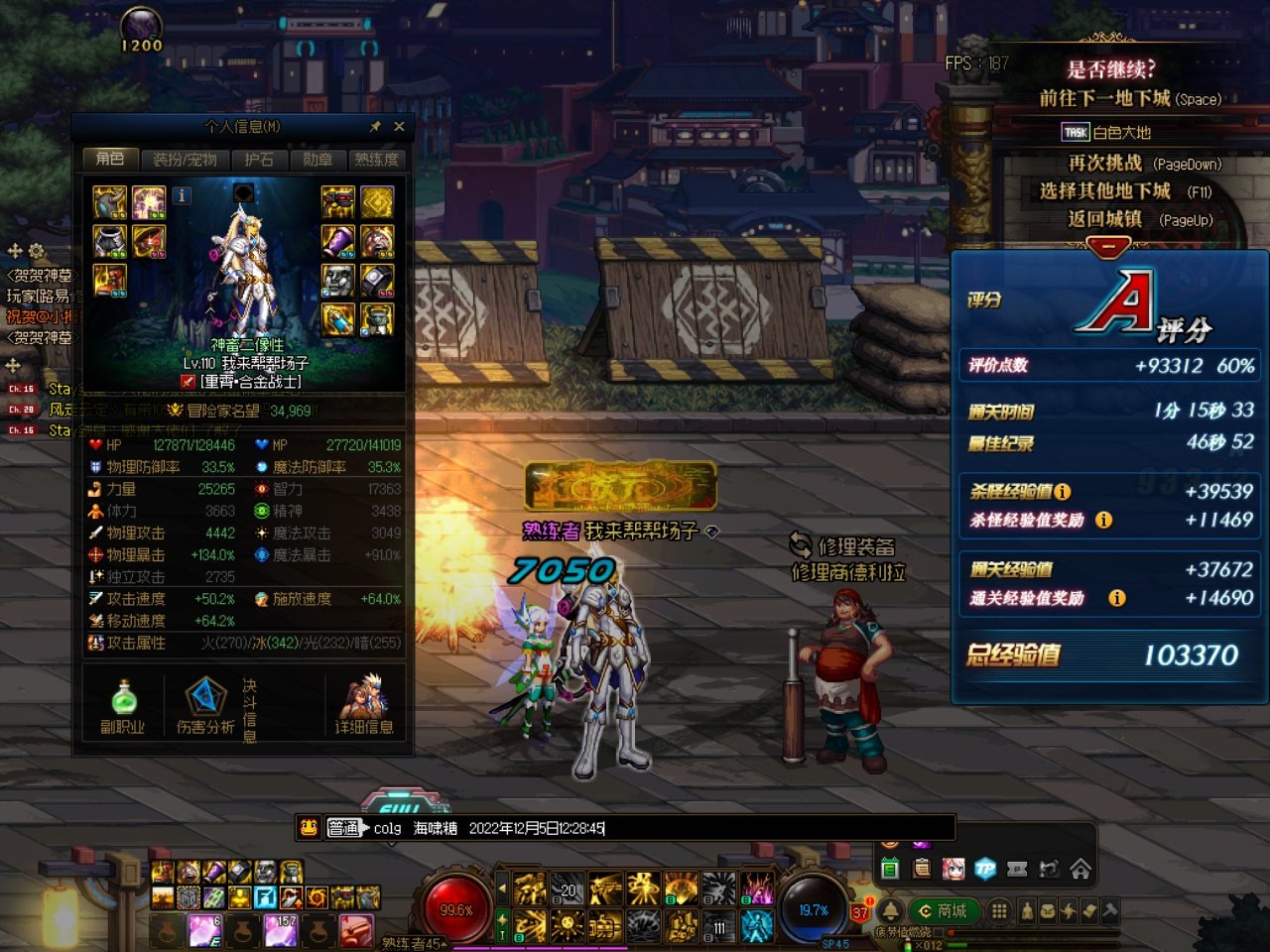This screenshot has height=952, width=1270.
Task: Select the stone face mask equipment slot
Action: 338,280
